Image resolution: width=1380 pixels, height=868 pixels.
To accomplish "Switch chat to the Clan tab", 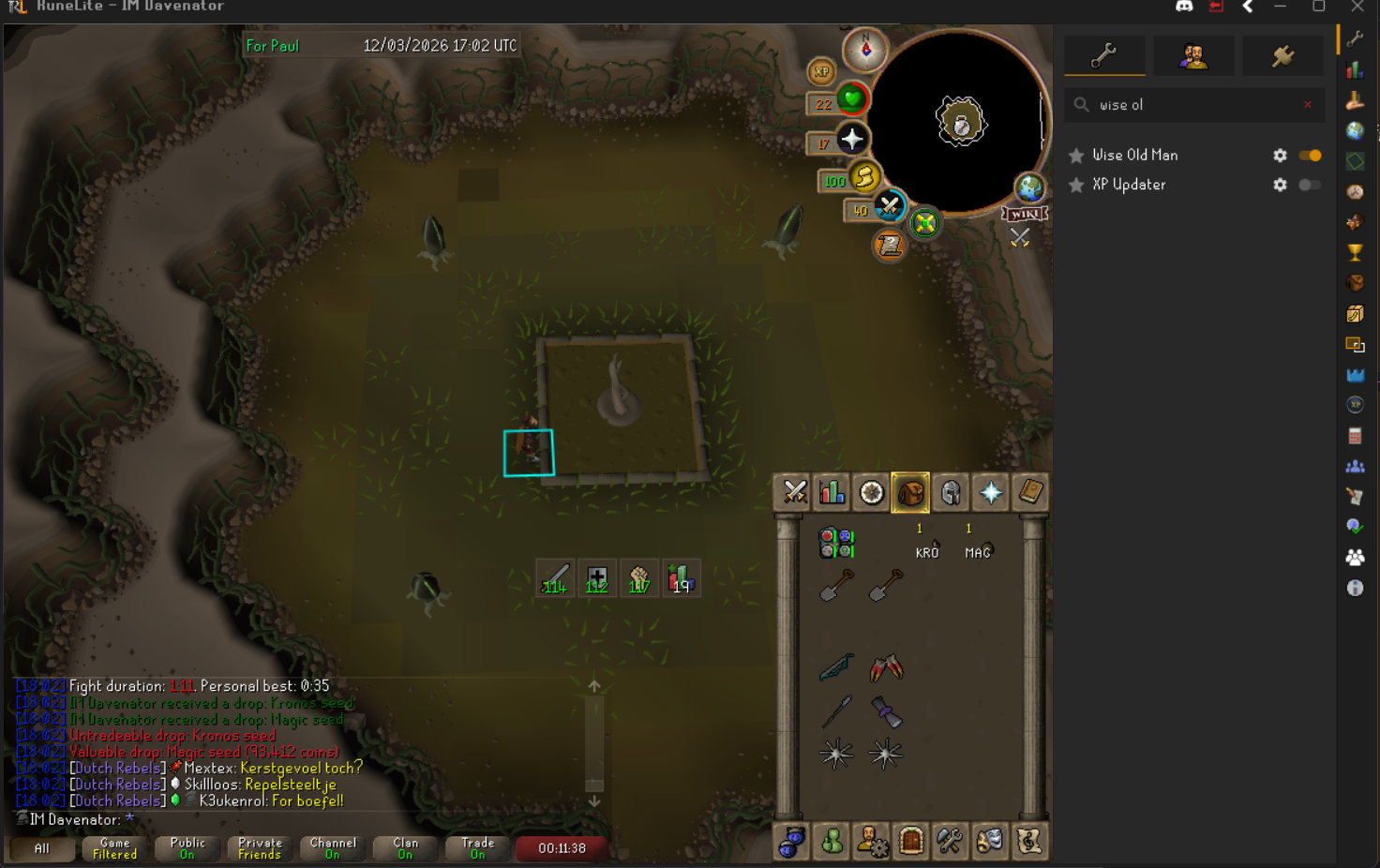I will (405, 848).
